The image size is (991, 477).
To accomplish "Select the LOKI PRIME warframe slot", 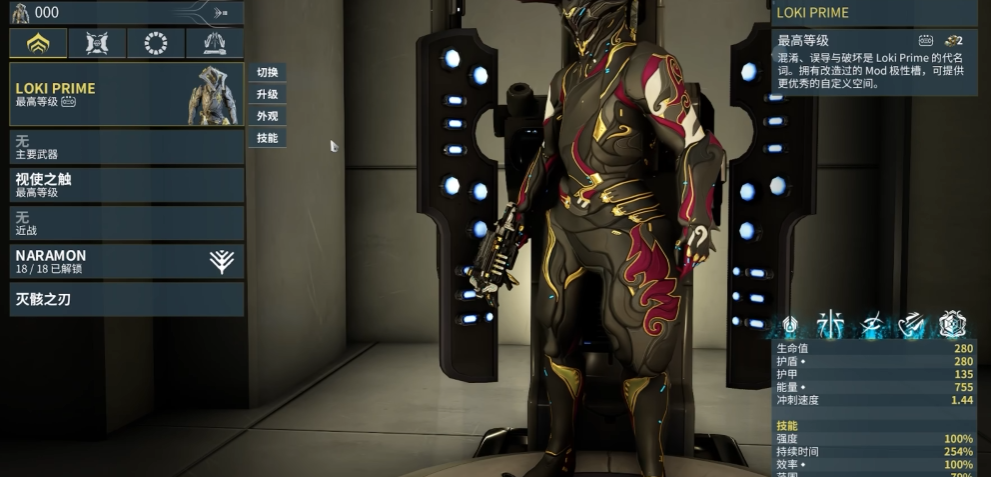I will tap(126, 95).
